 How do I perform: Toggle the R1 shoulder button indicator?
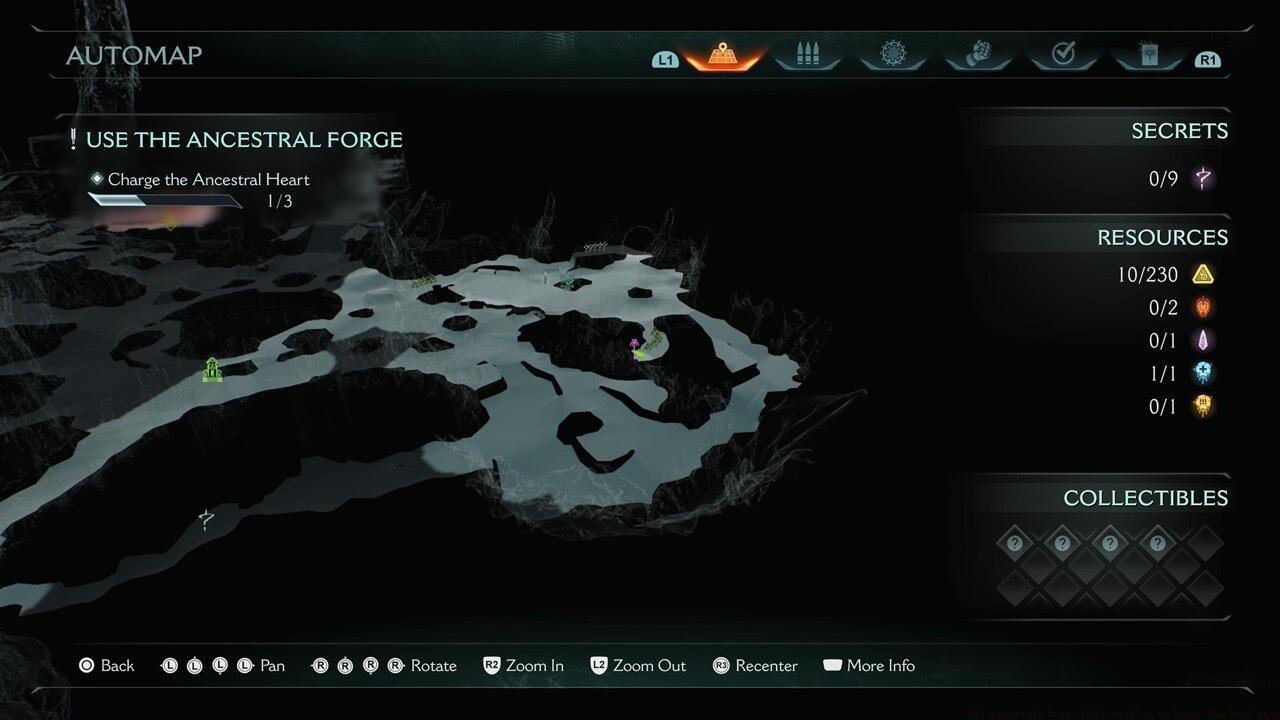tap(1207, 59)
